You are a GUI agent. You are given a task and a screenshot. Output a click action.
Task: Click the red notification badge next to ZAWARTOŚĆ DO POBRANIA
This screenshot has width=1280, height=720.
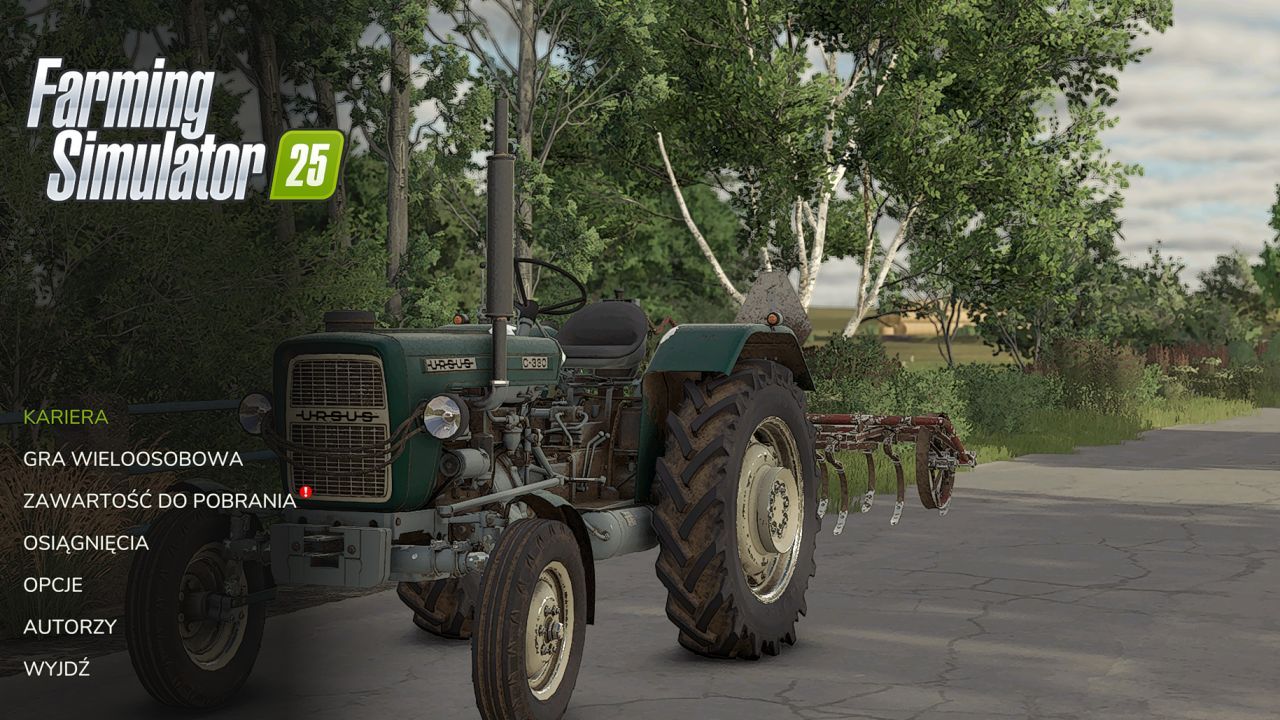305,493
